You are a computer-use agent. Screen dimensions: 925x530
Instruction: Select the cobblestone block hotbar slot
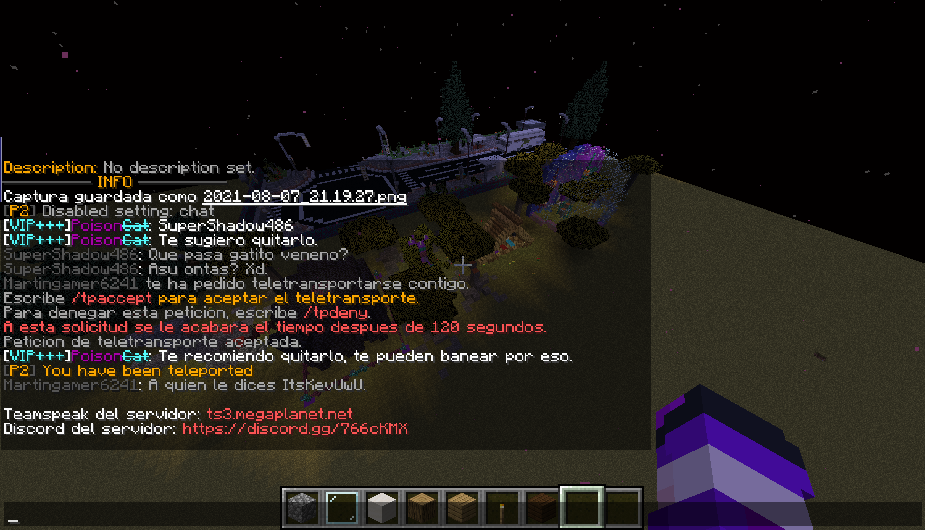[x=299, y=505]
